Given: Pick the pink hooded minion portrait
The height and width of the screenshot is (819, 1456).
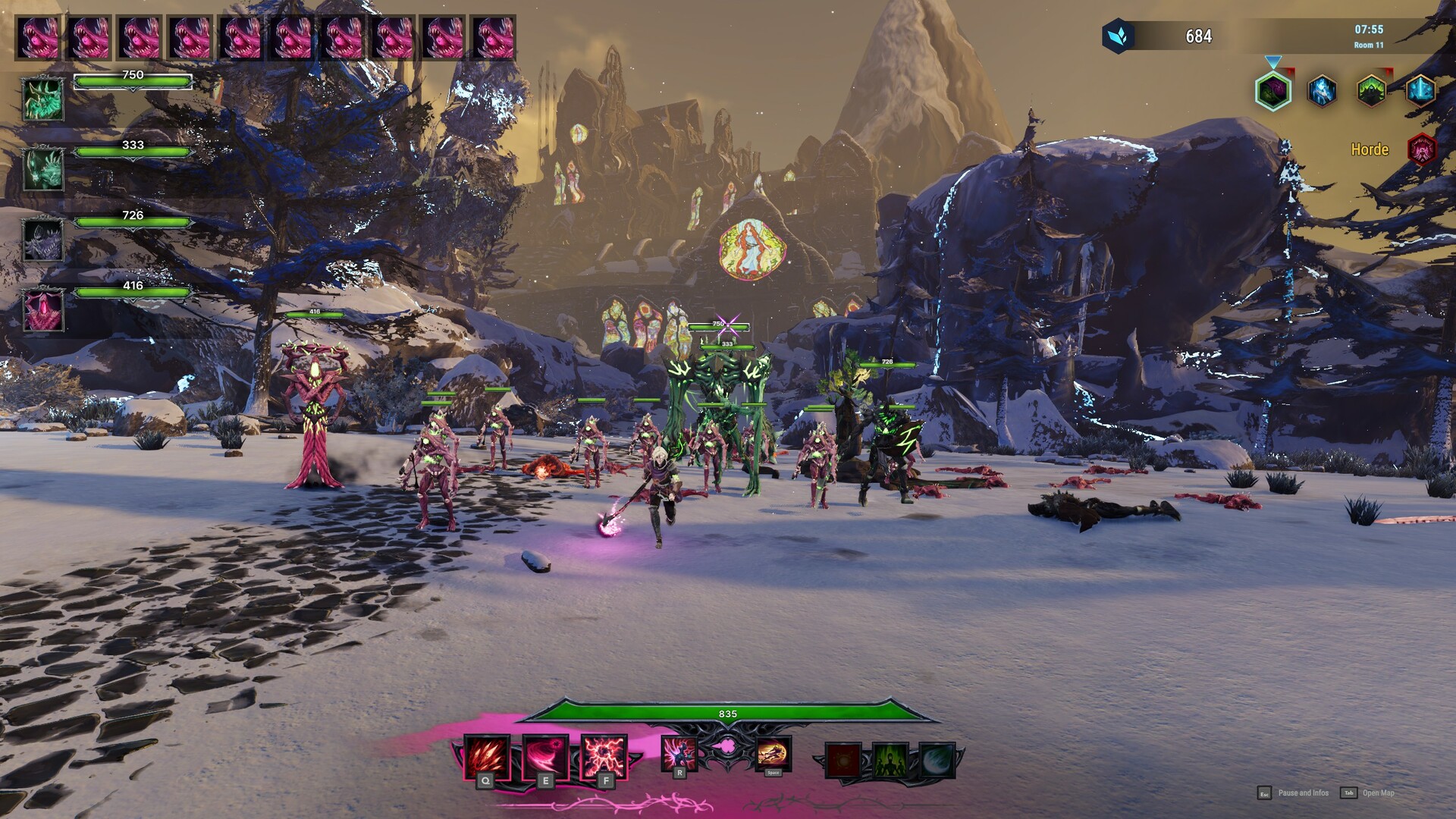Looking at the screenshot, I should tap(43, 310).
